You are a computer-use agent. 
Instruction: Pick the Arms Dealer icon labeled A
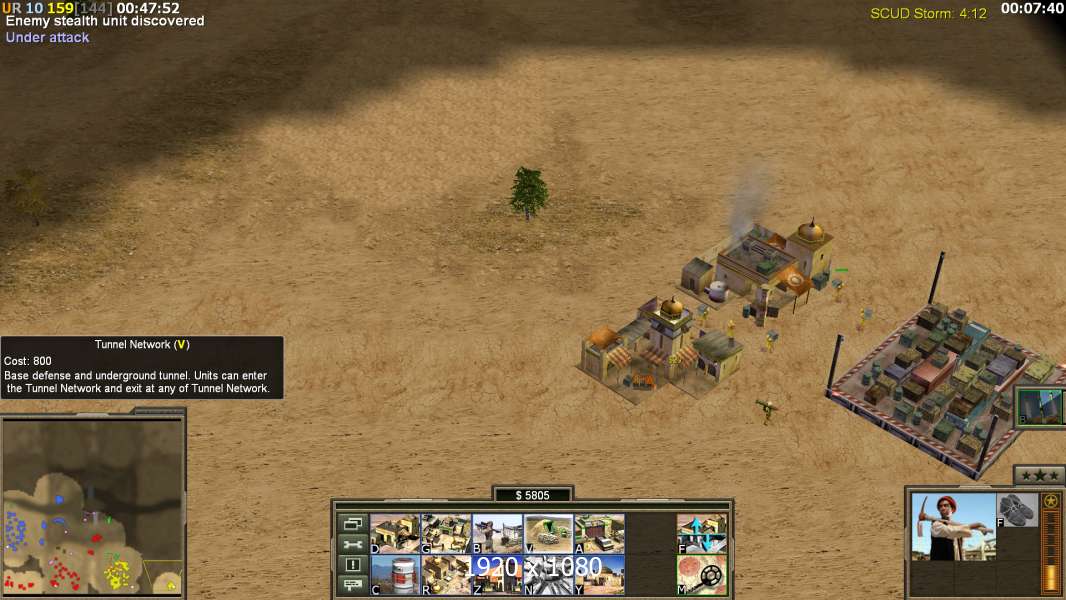[600, 534]
